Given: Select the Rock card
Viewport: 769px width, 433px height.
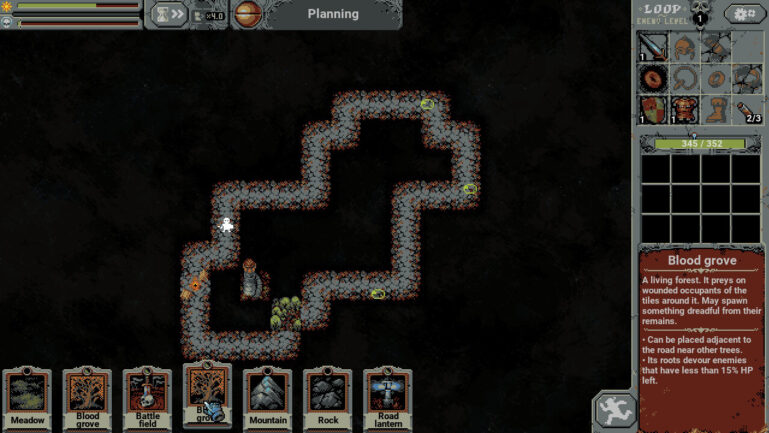Looking at the screenshot, I should (x=328, y=399).
